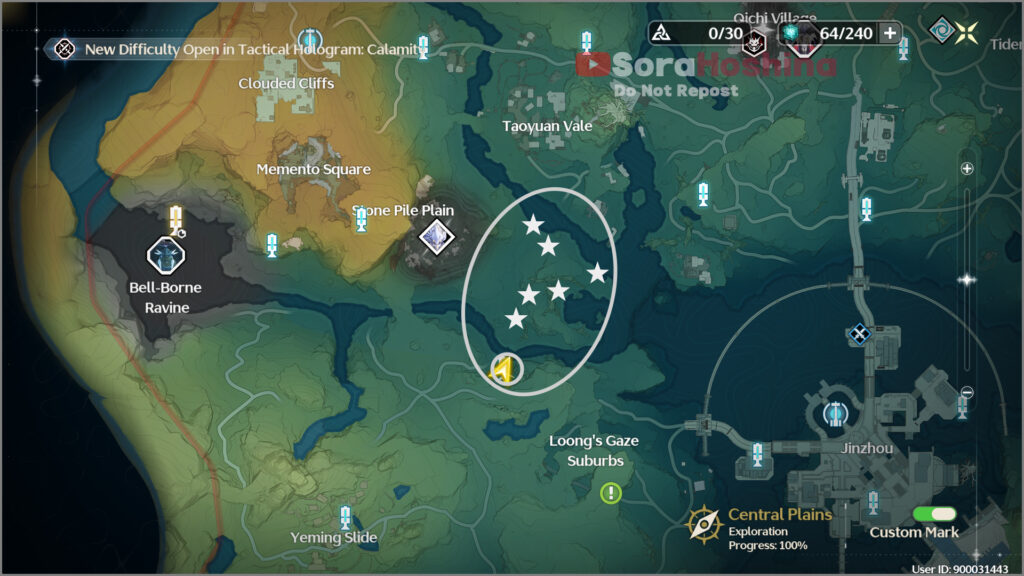Screen dimensions: 1024x576
Task: Zoom in the map with the plus button
Action: tap(966, 169)
